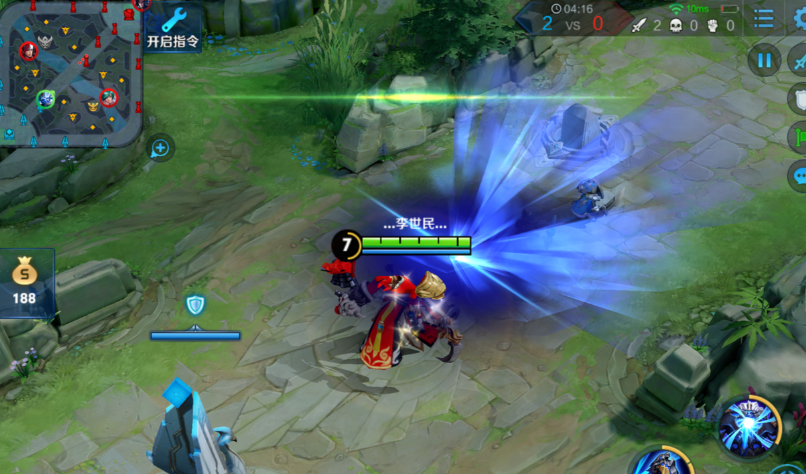806x474 pixels.
Task: Click the magnifier plus icon below minimap
Action: (159, 149)
